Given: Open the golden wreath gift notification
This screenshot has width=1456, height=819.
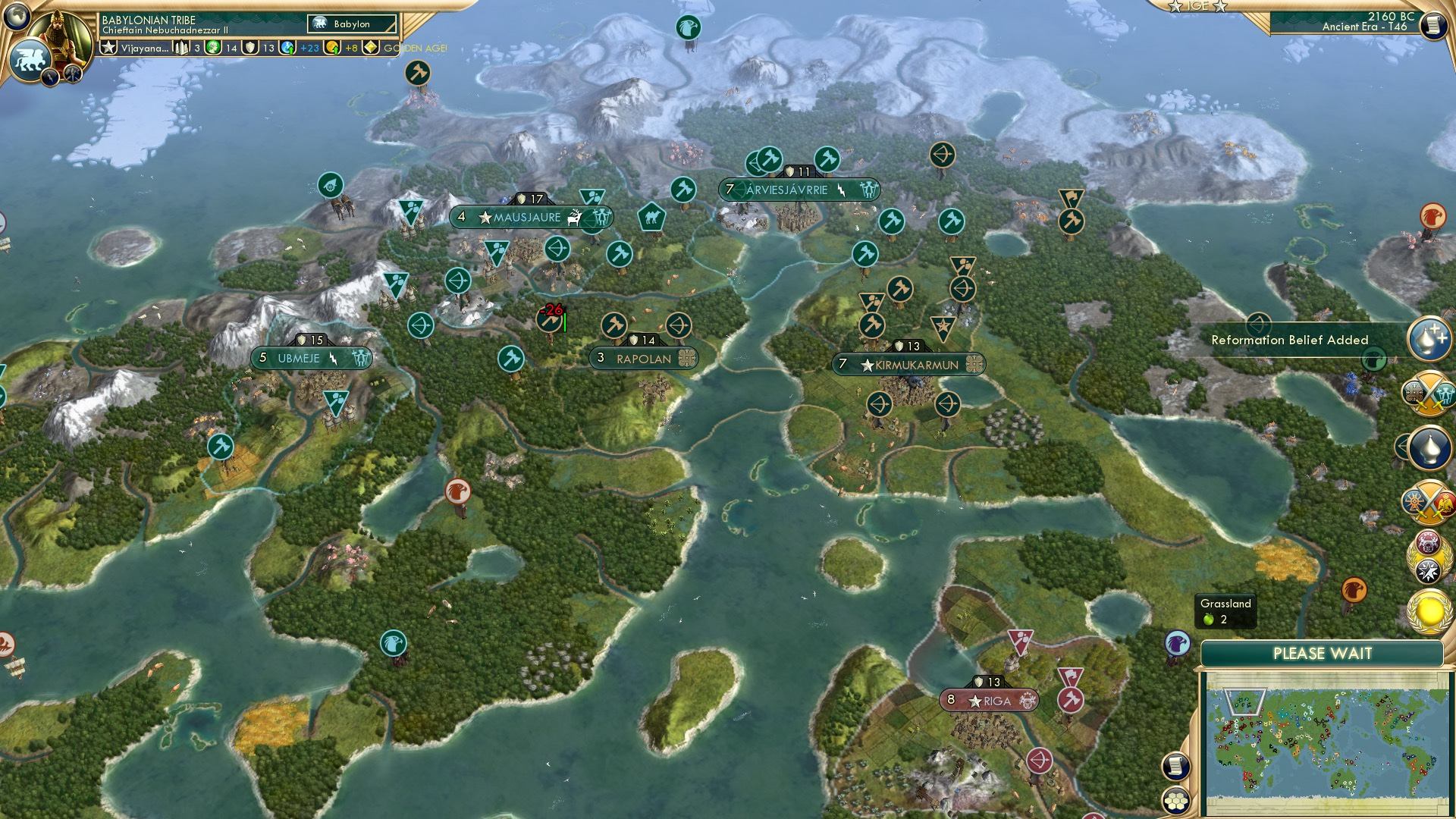Looking at the screenshot, I should 1429,610.
